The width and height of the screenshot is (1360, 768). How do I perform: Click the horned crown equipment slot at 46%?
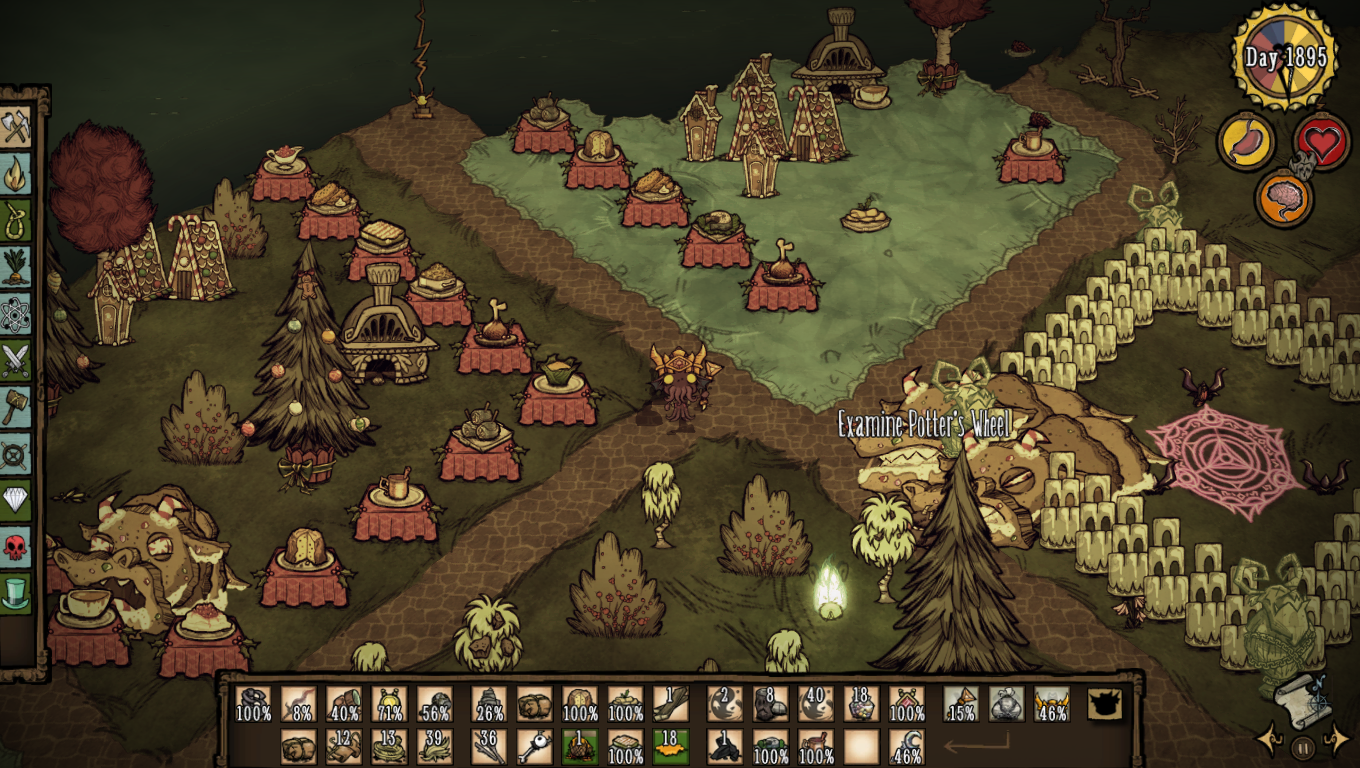click(1052, 704)
